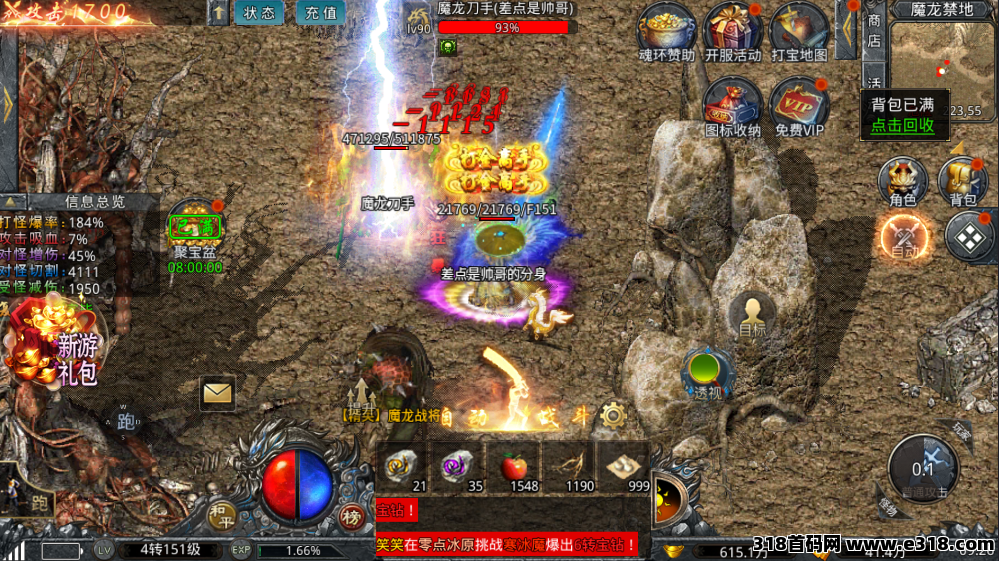Screen dimensions: 999x561
Task: Open the 角色 character panel
Action: [x=902, y=183]
